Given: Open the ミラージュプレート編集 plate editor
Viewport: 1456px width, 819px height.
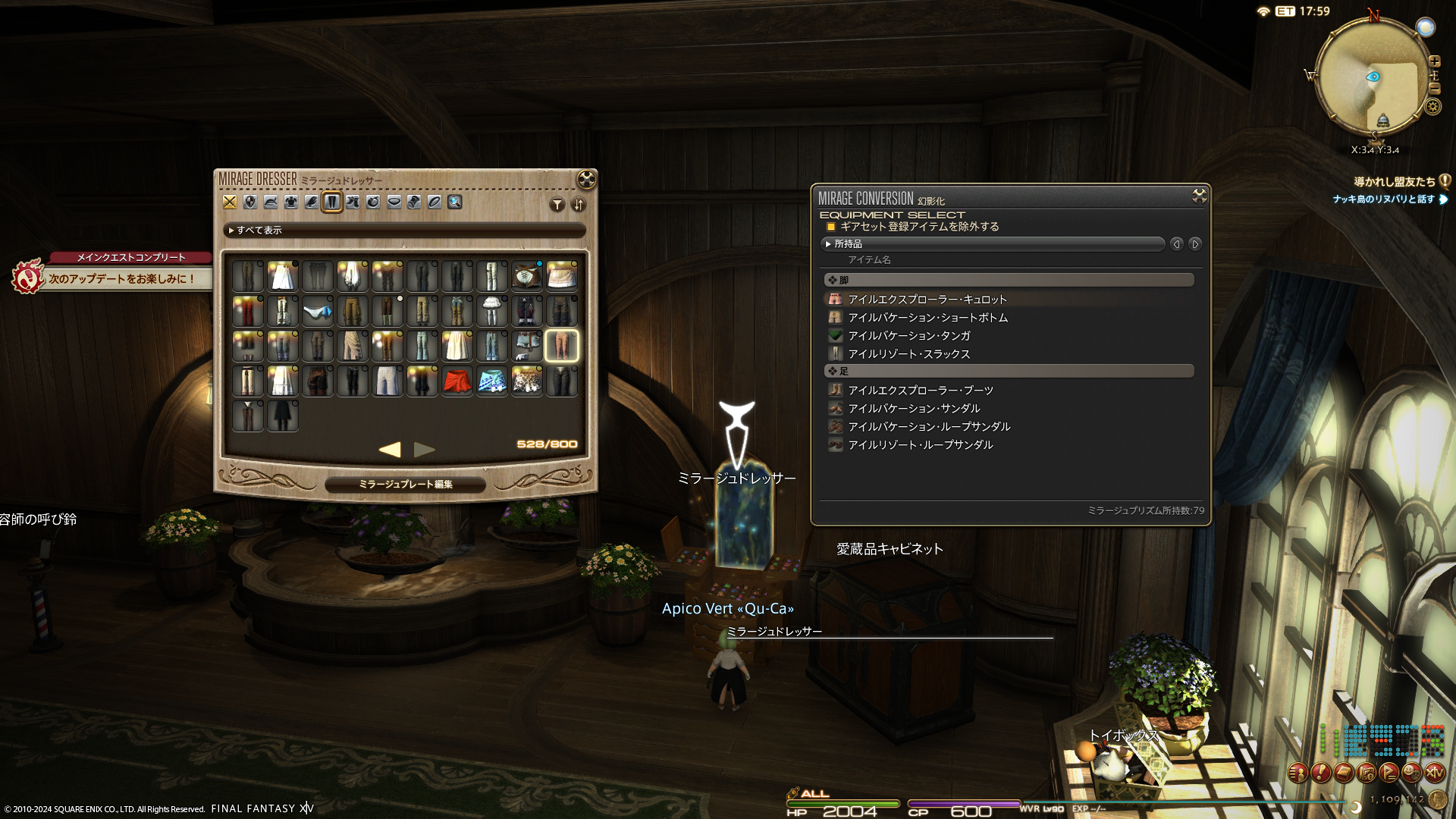Looking at the screenshot, I should tap(405, 485).
